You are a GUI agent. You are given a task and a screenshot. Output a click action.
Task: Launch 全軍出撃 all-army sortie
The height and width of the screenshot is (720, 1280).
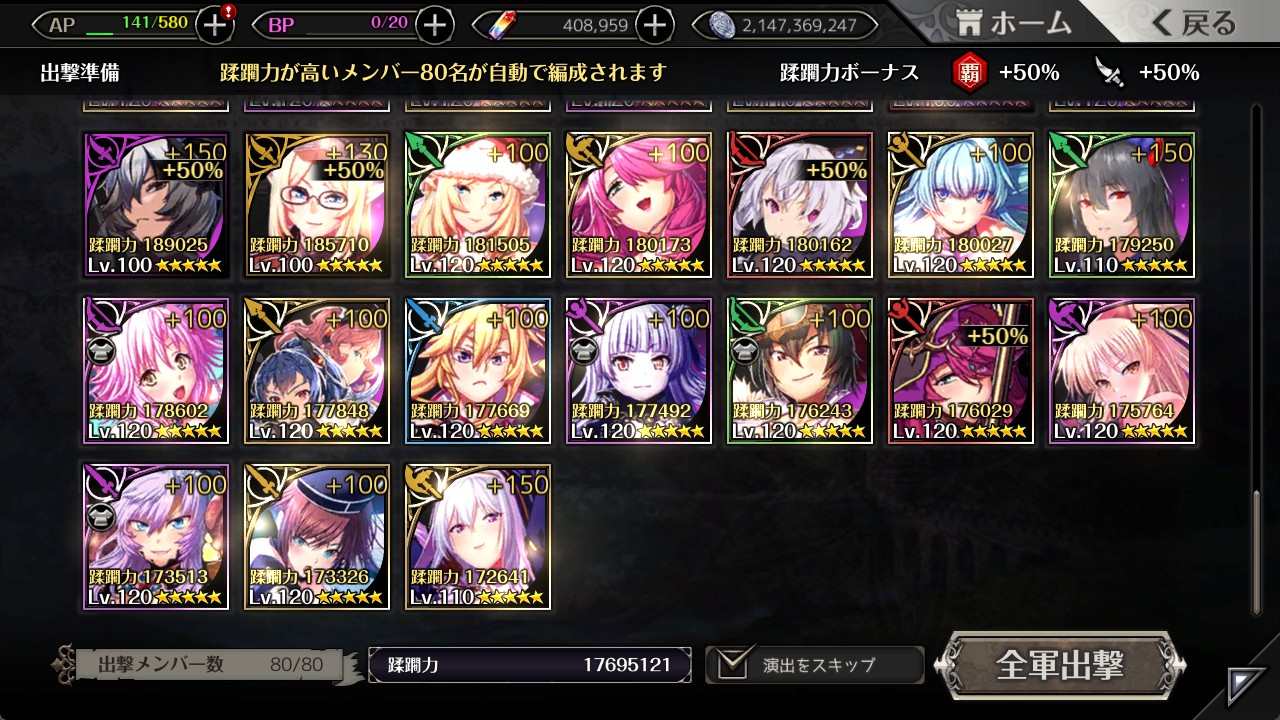click(x=1060, y=665)
